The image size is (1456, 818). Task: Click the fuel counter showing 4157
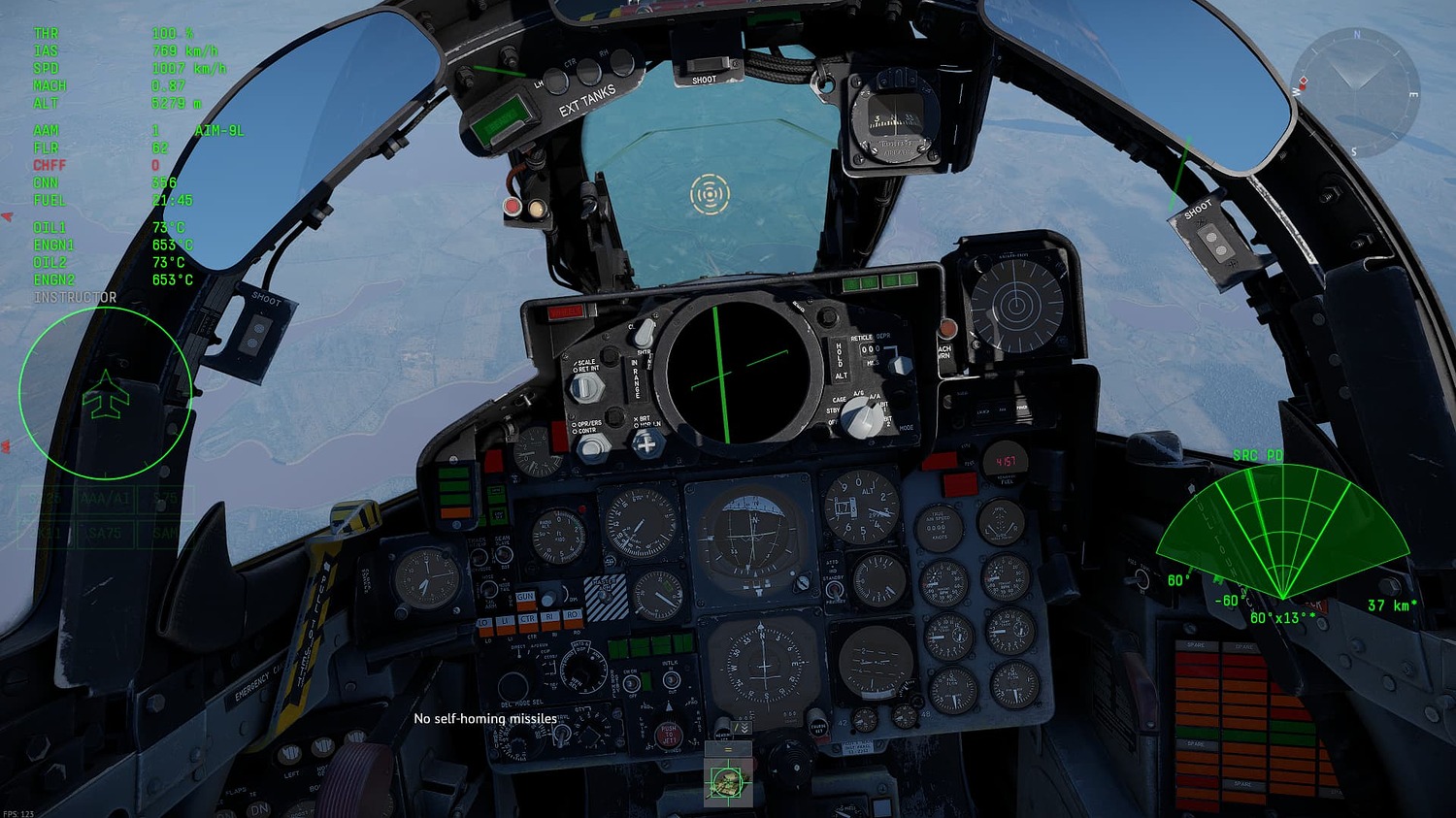tap(1005, 461)
